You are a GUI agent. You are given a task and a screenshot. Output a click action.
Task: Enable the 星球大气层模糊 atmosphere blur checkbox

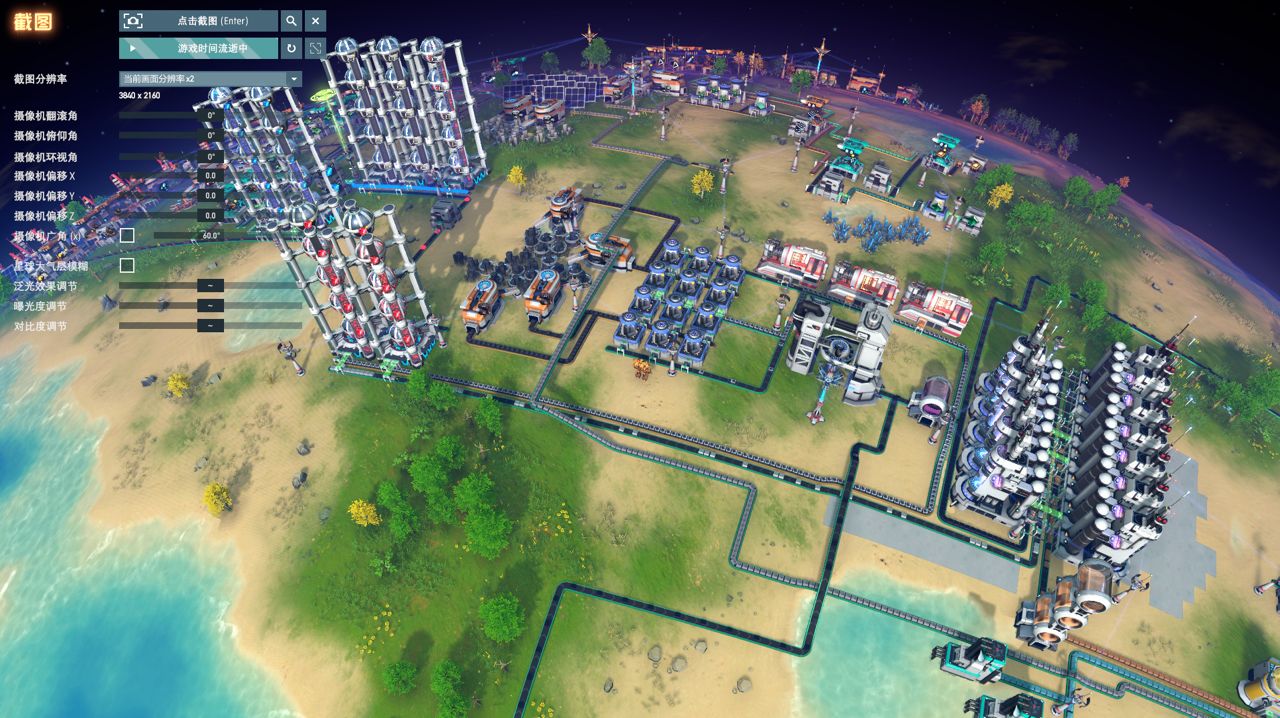[127, 266]
